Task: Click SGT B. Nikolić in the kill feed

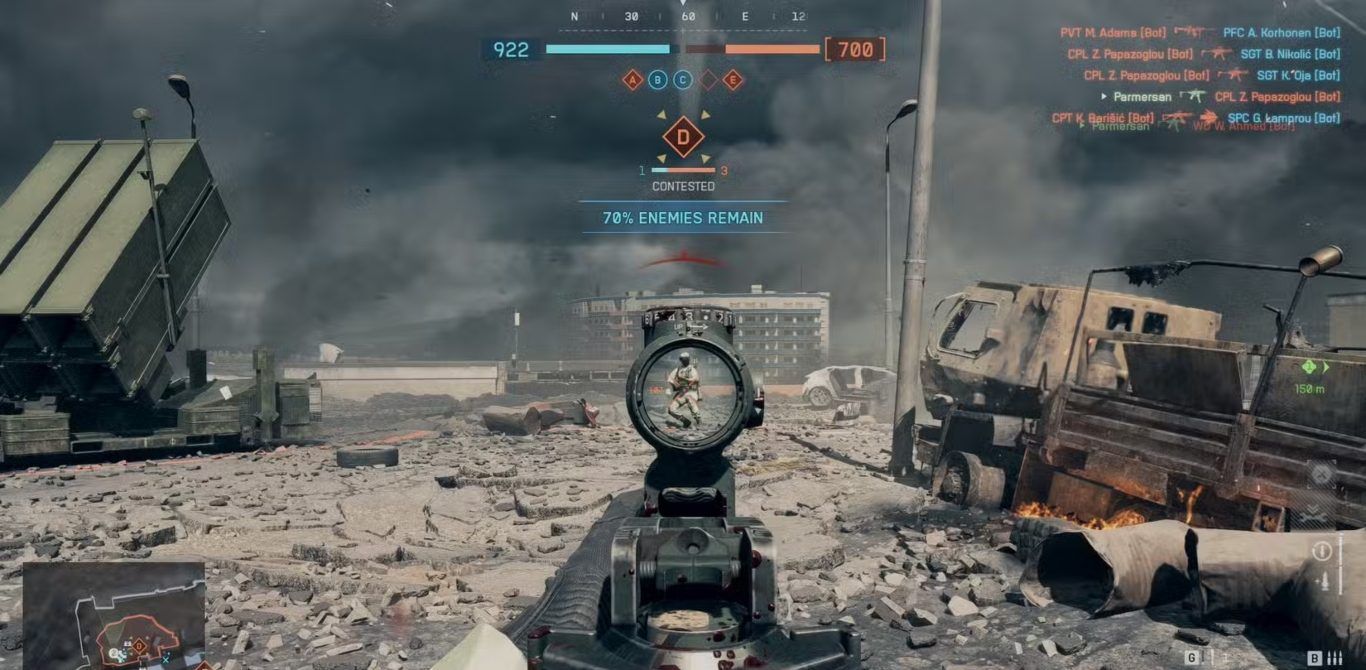Action: [x=1290, y=54]
